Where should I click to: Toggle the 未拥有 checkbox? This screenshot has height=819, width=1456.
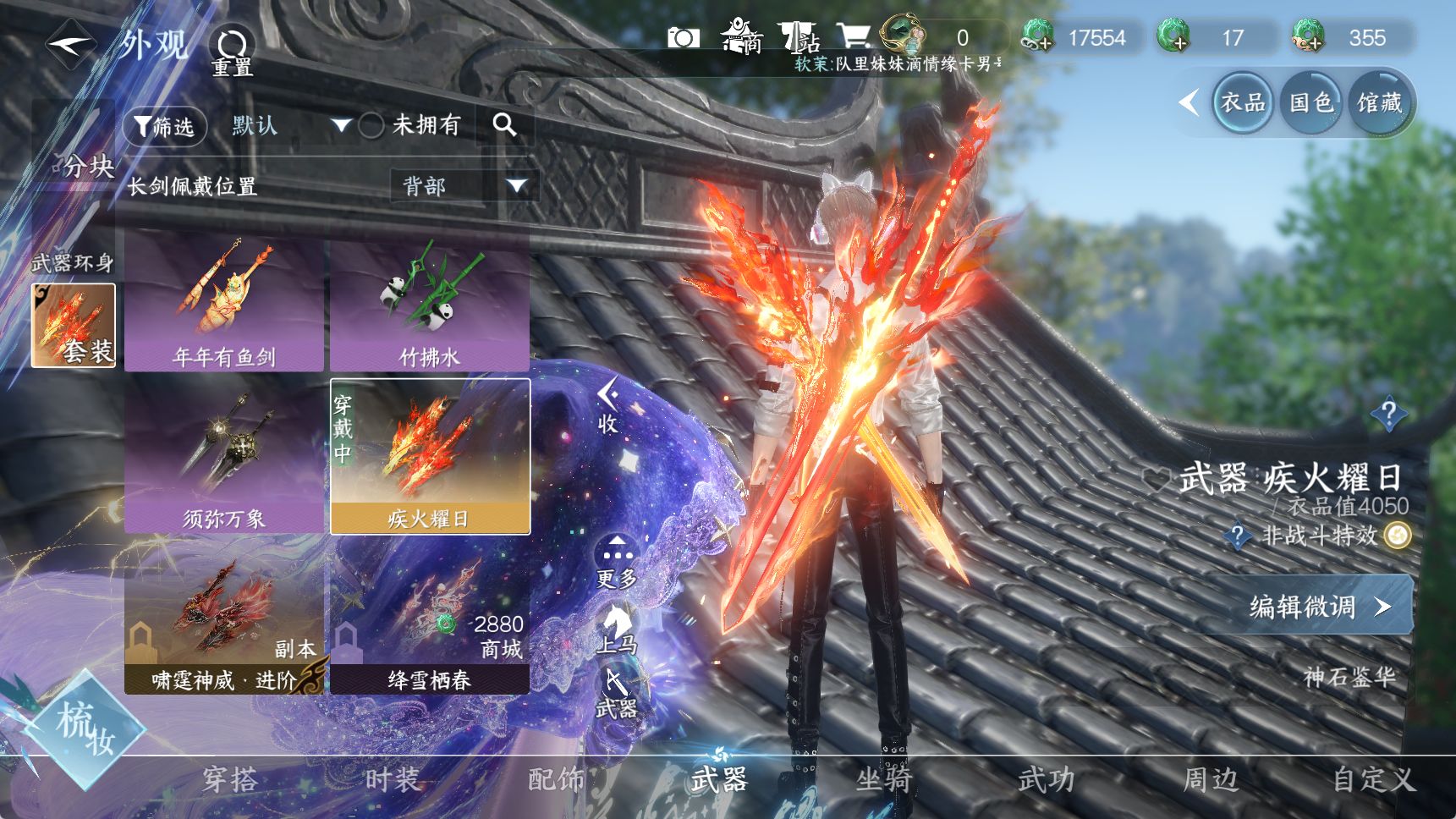coord(371,126)
